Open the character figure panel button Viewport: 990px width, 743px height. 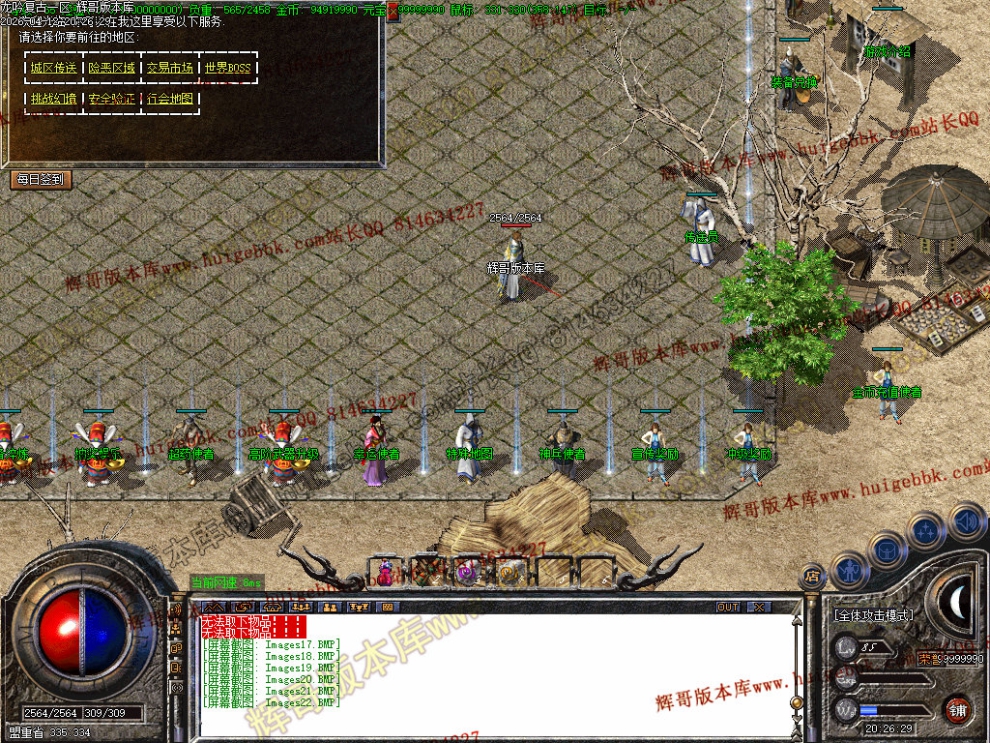coord(849,569)
